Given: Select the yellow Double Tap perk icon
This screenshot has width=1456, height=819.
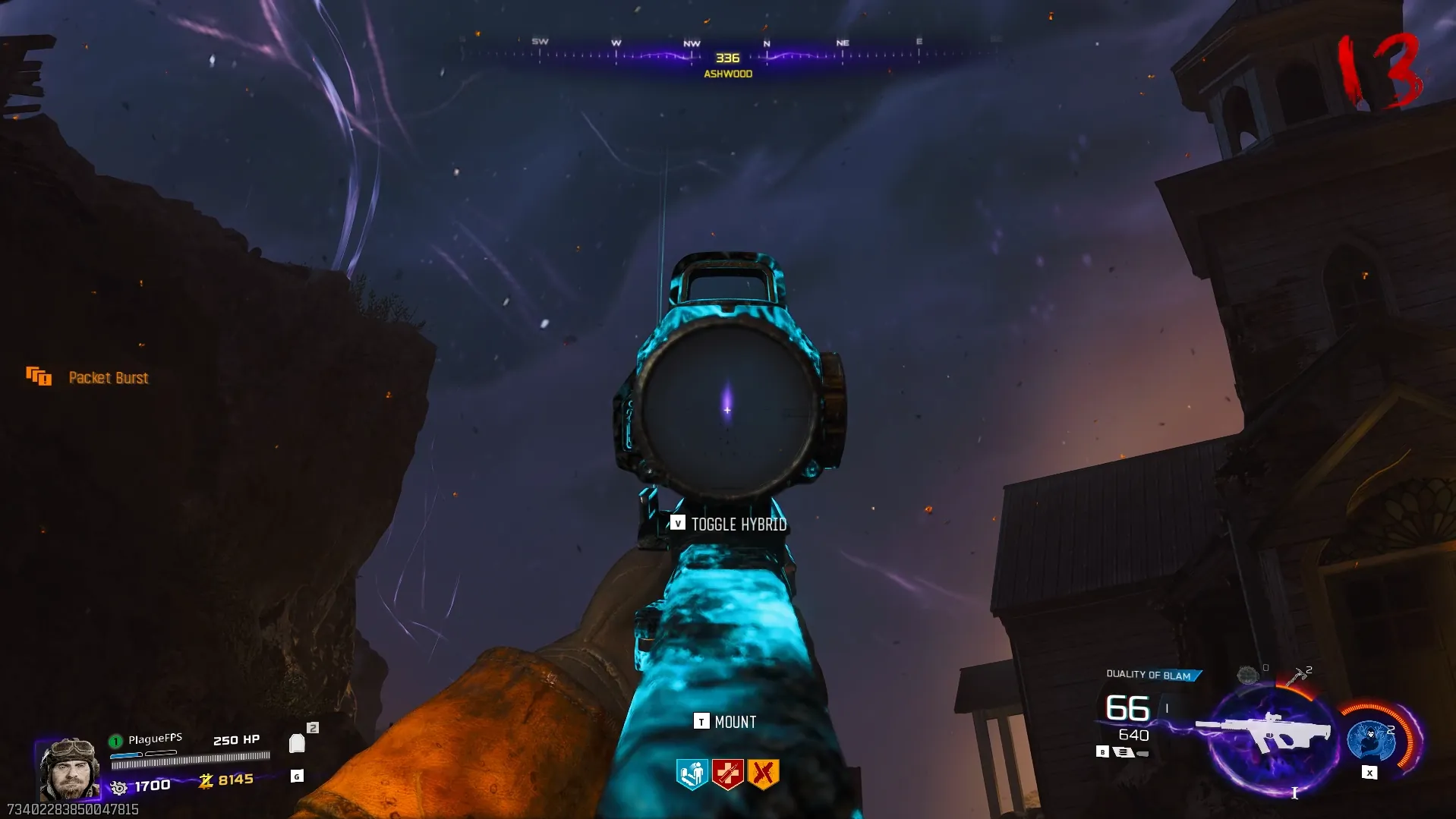Looking at the screenshot, I should (763, 774).
